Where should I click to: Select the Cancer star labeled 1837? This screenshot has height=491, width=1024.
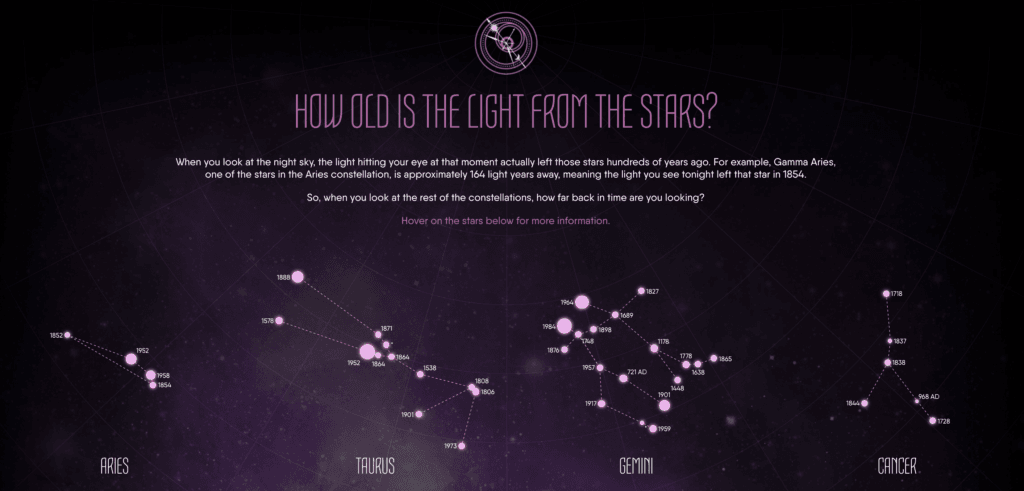click(x=886, y=341)
